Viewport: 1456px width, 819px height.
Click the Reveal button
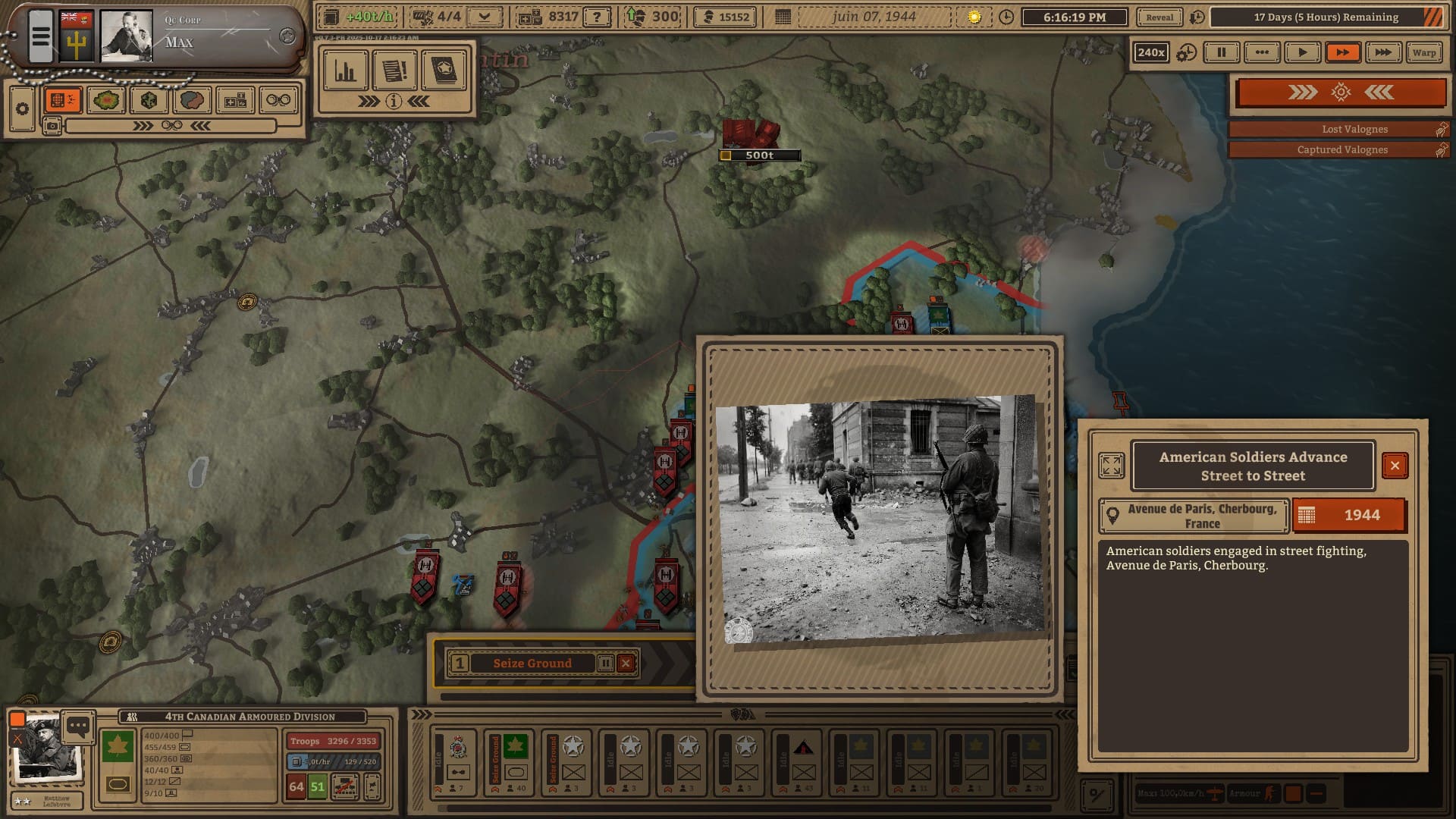[x=1159, y=17]
